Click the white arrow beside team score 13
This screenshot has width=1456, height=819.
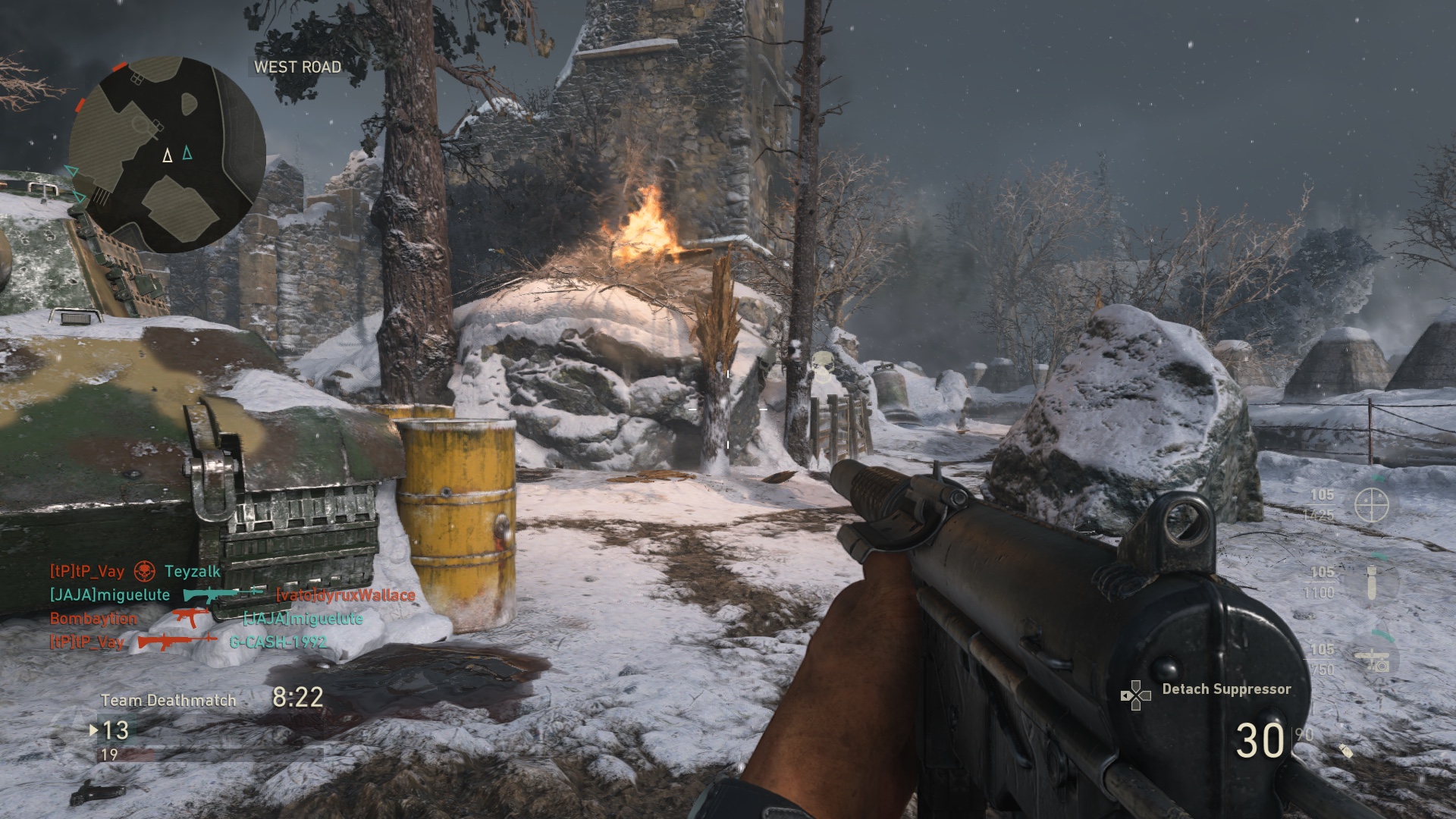click(94, 730)
